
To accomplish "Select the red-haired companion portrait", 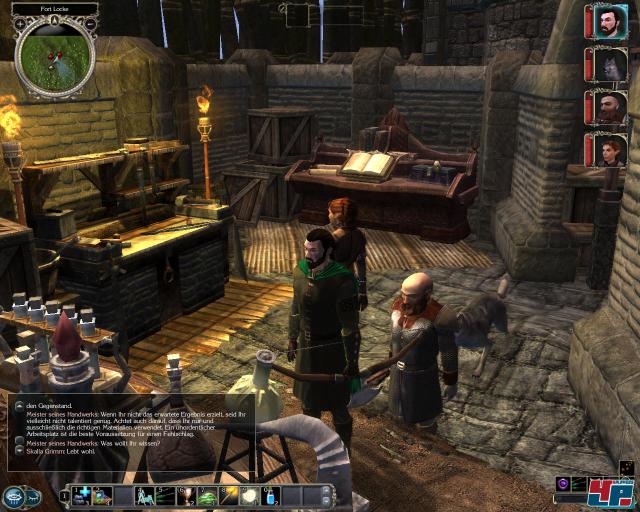I will (x=607, y=150).
